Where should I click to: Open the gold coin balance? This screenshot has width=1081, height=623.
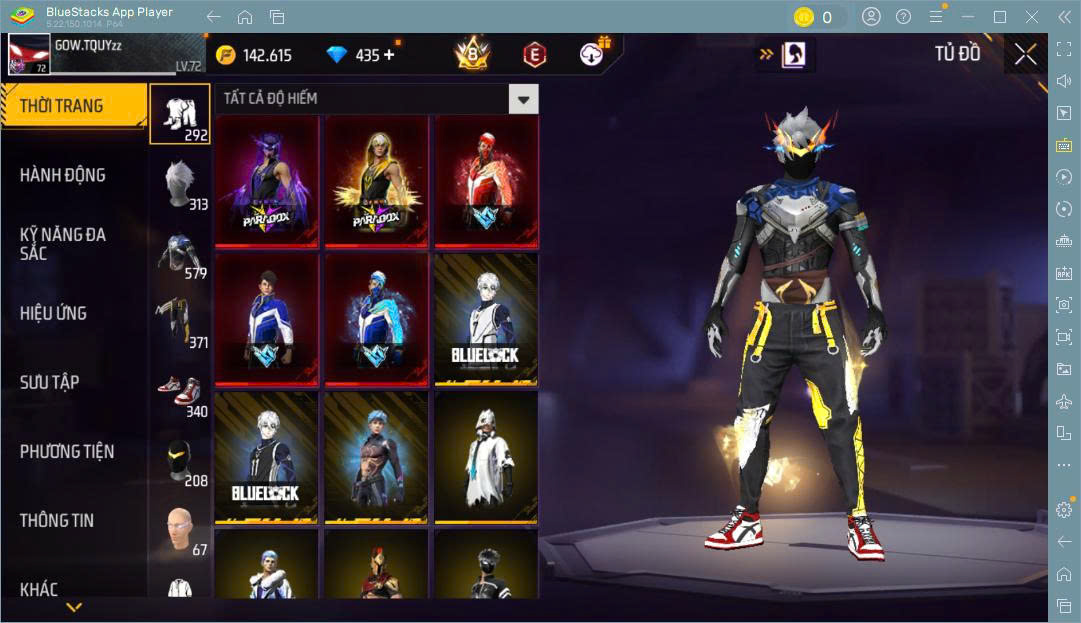click(254, 55)
